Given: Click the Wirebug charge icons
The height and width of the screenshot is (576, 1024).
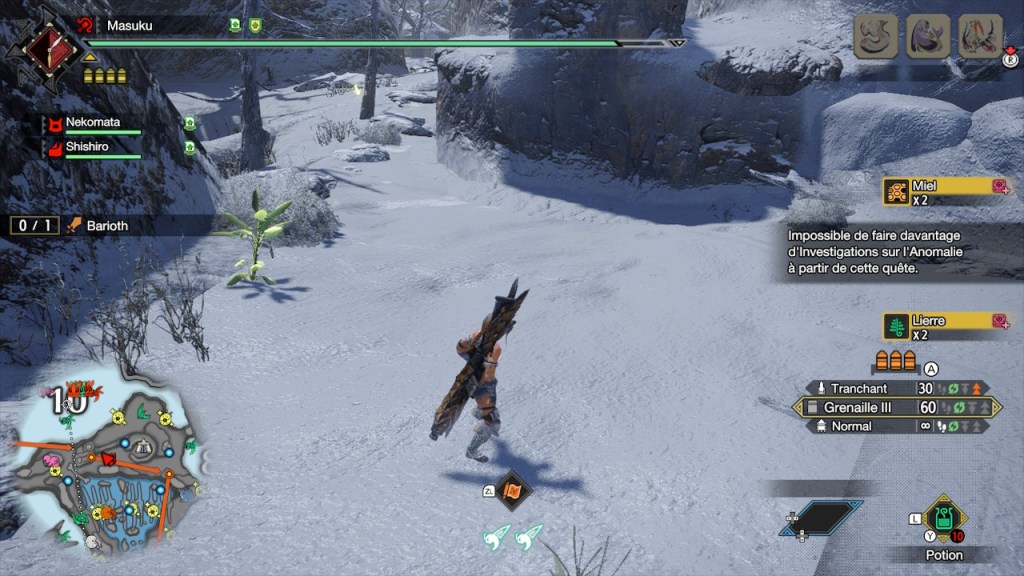Looking at the screenshot, I should pyautogui.click(x=512, y=539).
